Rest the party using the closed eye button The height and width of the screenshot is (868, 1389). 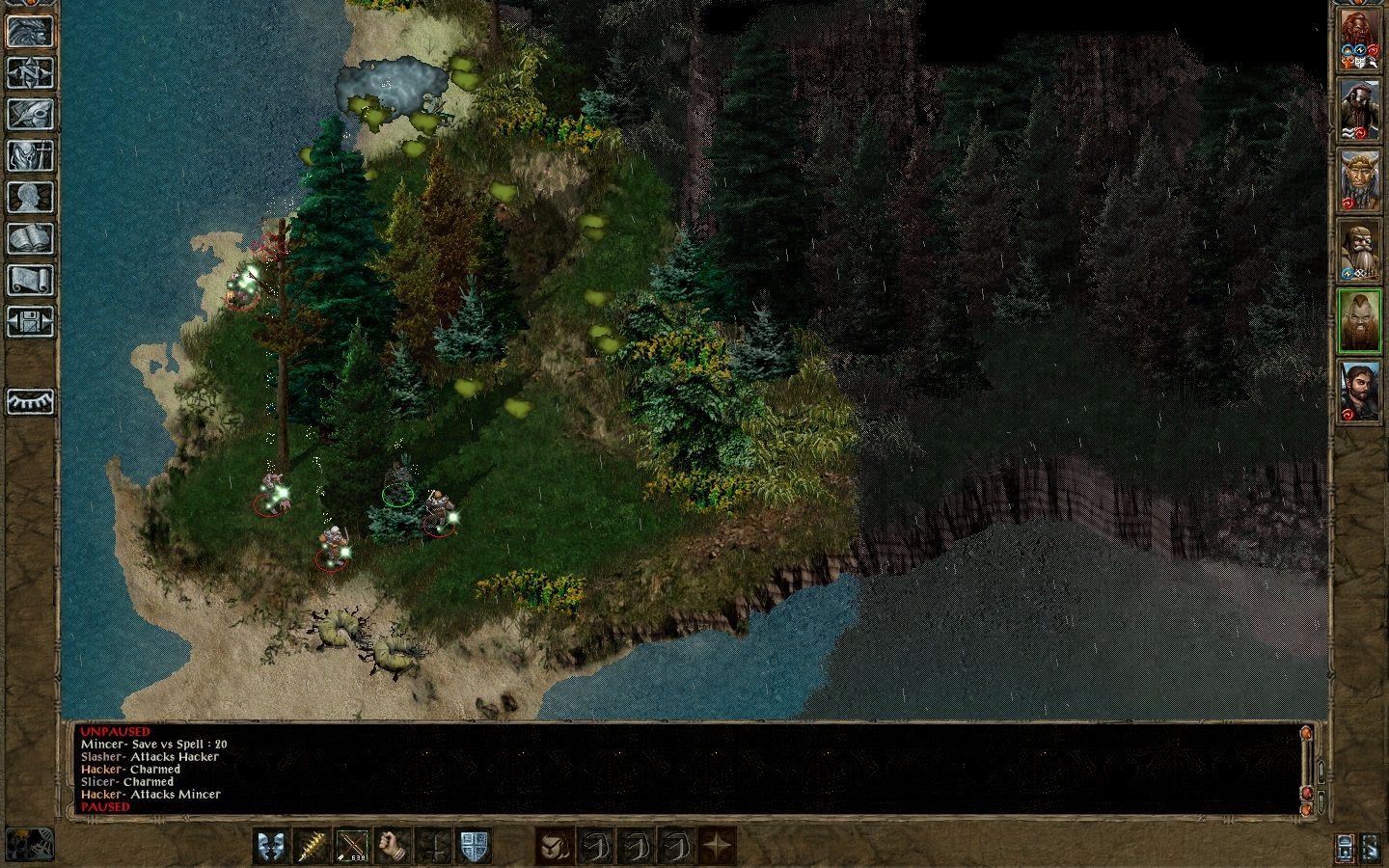(x=30, y=400)
